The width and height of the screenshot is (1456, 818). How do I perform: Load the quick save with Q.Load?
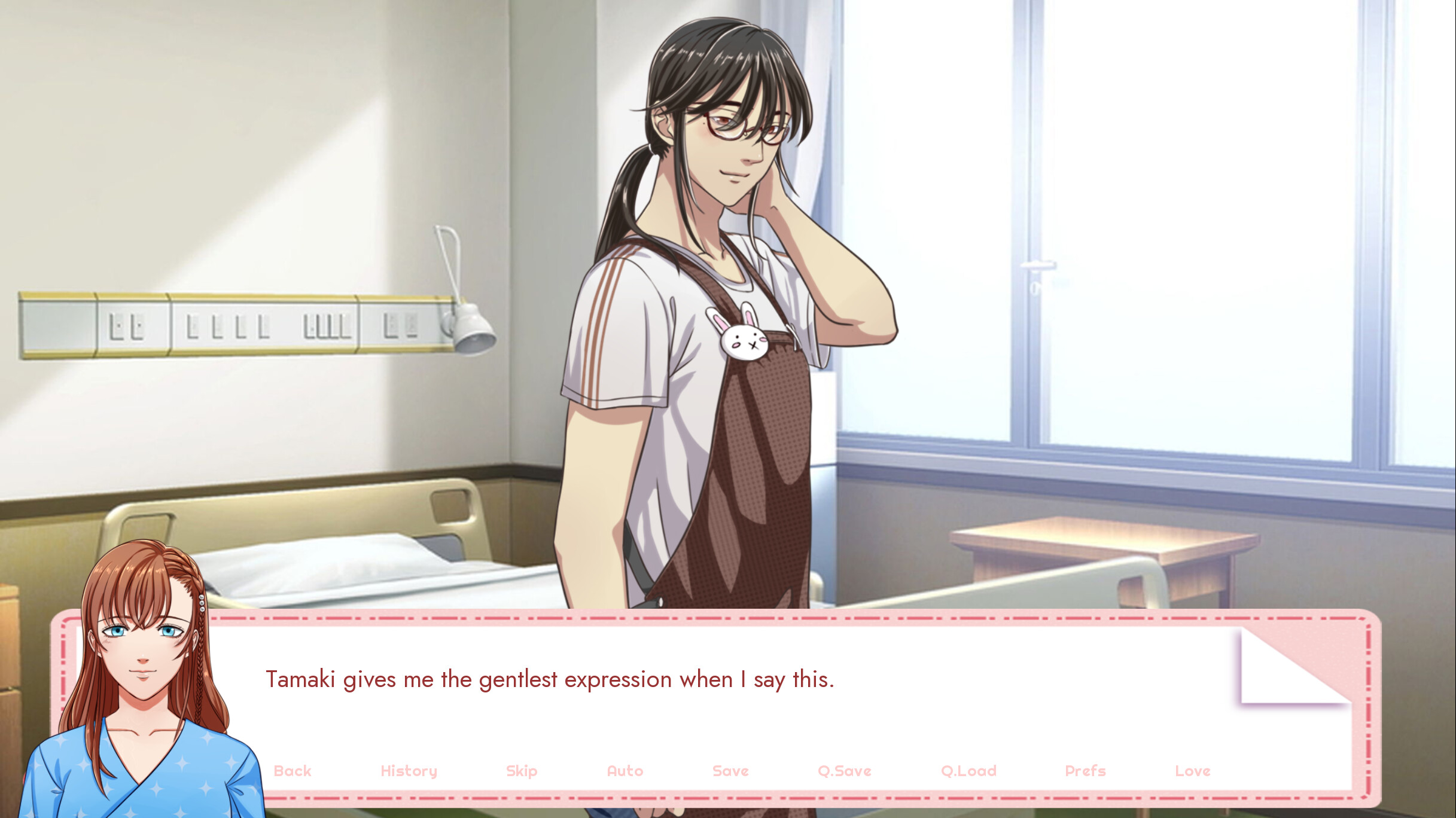point(968,771)
